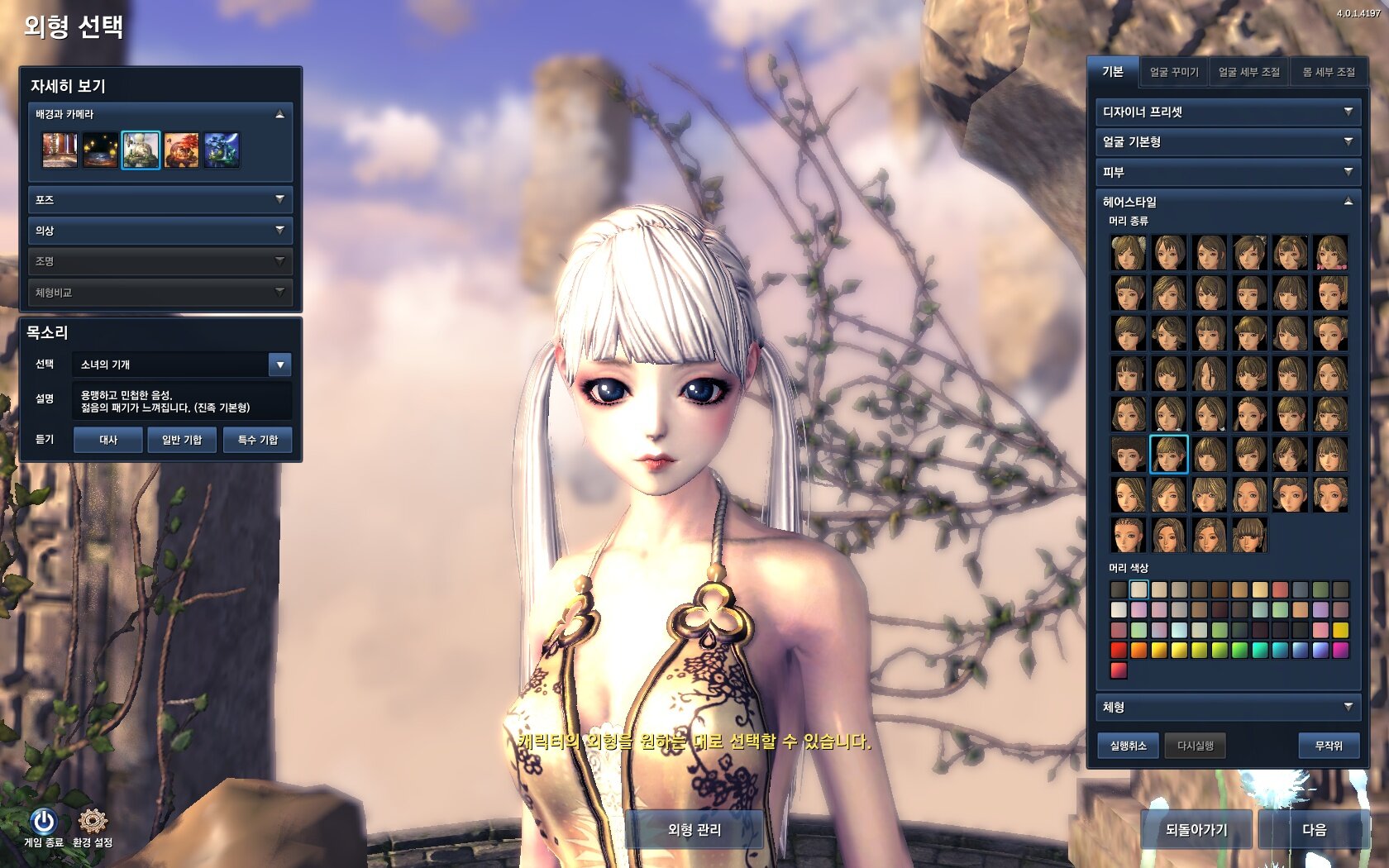
Task: Play the 대사 voice sample
Action: click(x=108, y=440)
